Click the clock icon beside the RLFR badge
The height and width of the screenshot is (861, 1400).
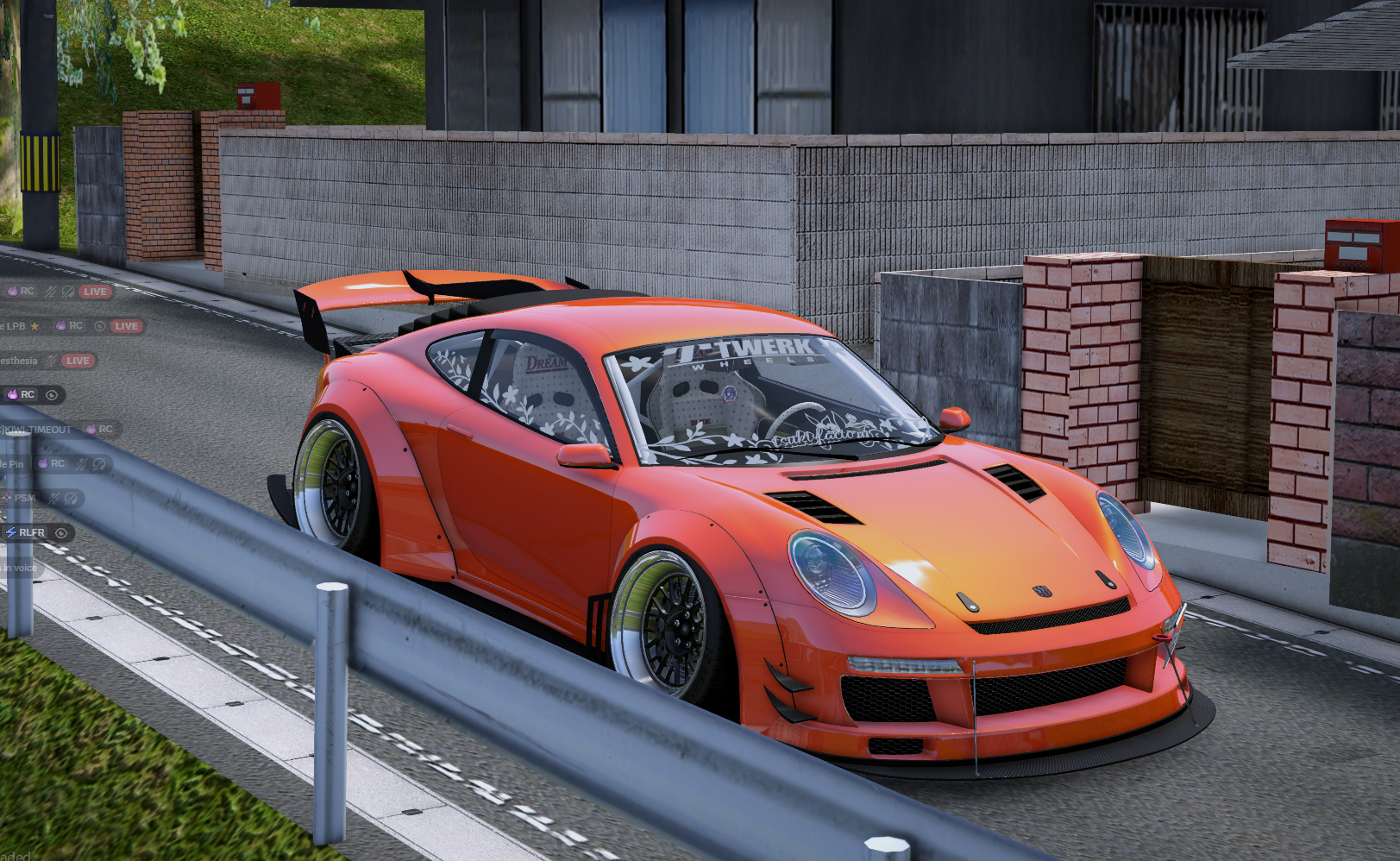[60, 532]
